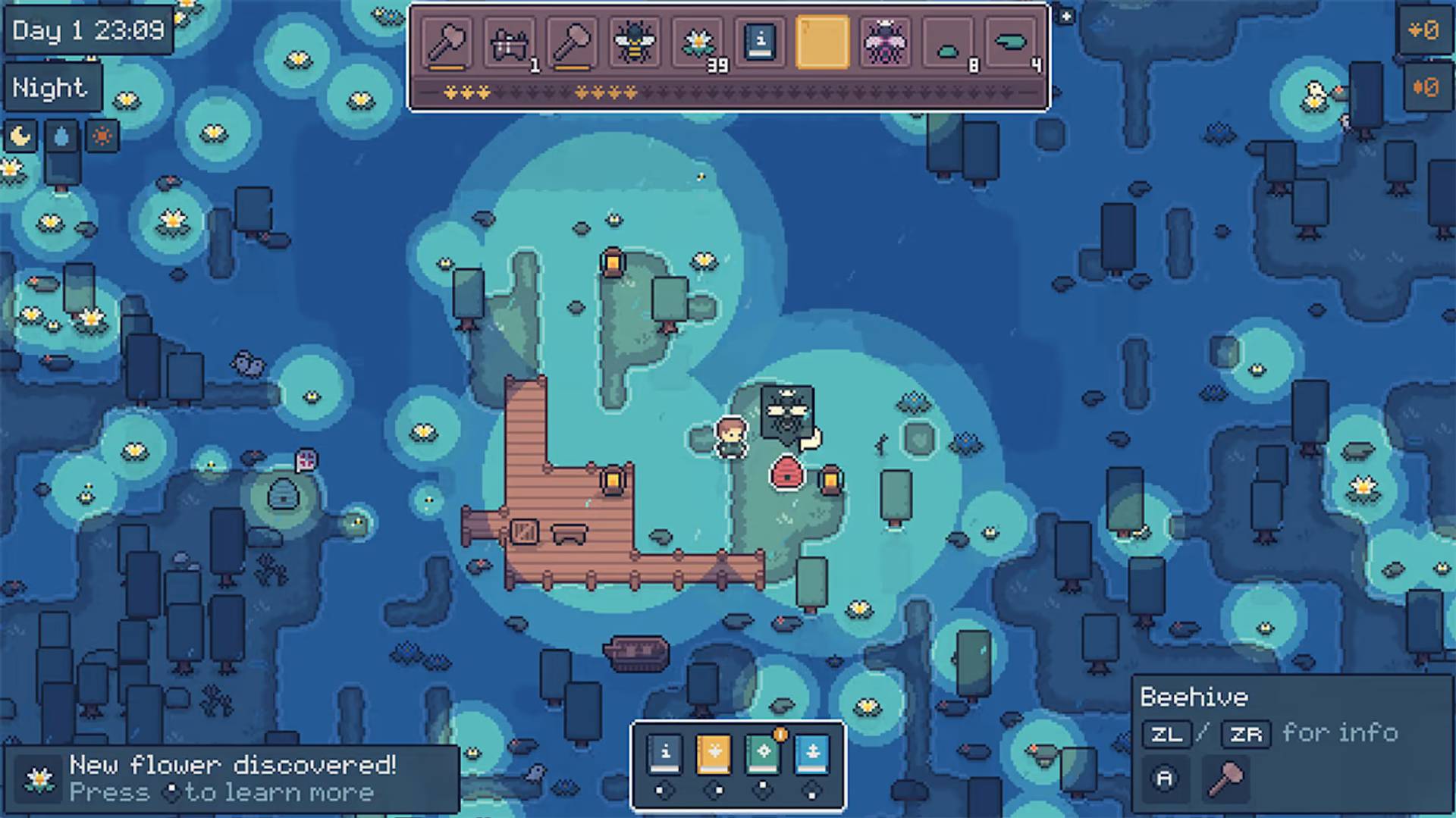This screenshot has height=818, width=1456.
Task: Click the highlighted empty hotbar slot
Action: coord(823,42)
